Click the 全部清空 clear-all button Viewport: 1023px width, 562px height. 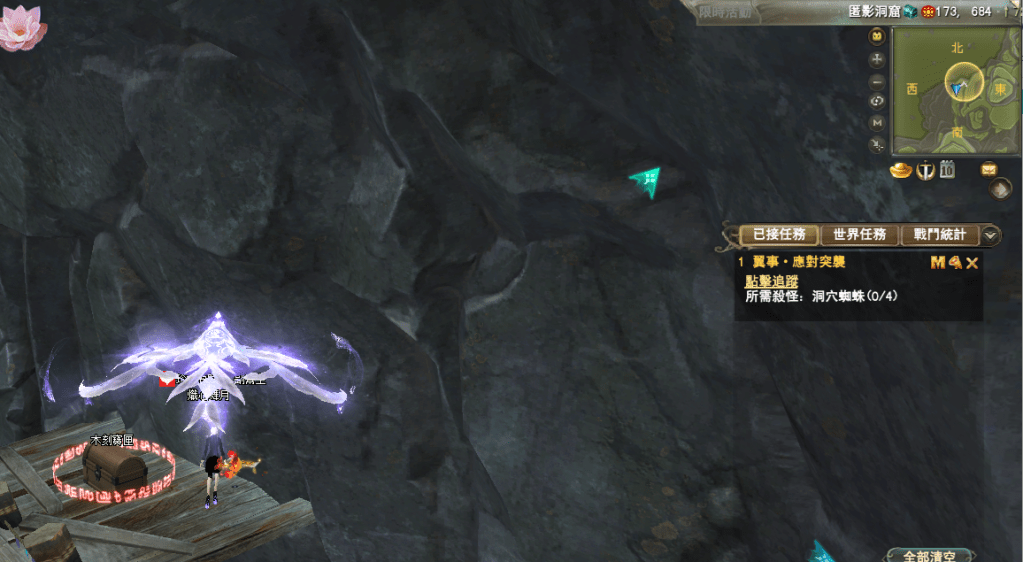click(928, 555)
